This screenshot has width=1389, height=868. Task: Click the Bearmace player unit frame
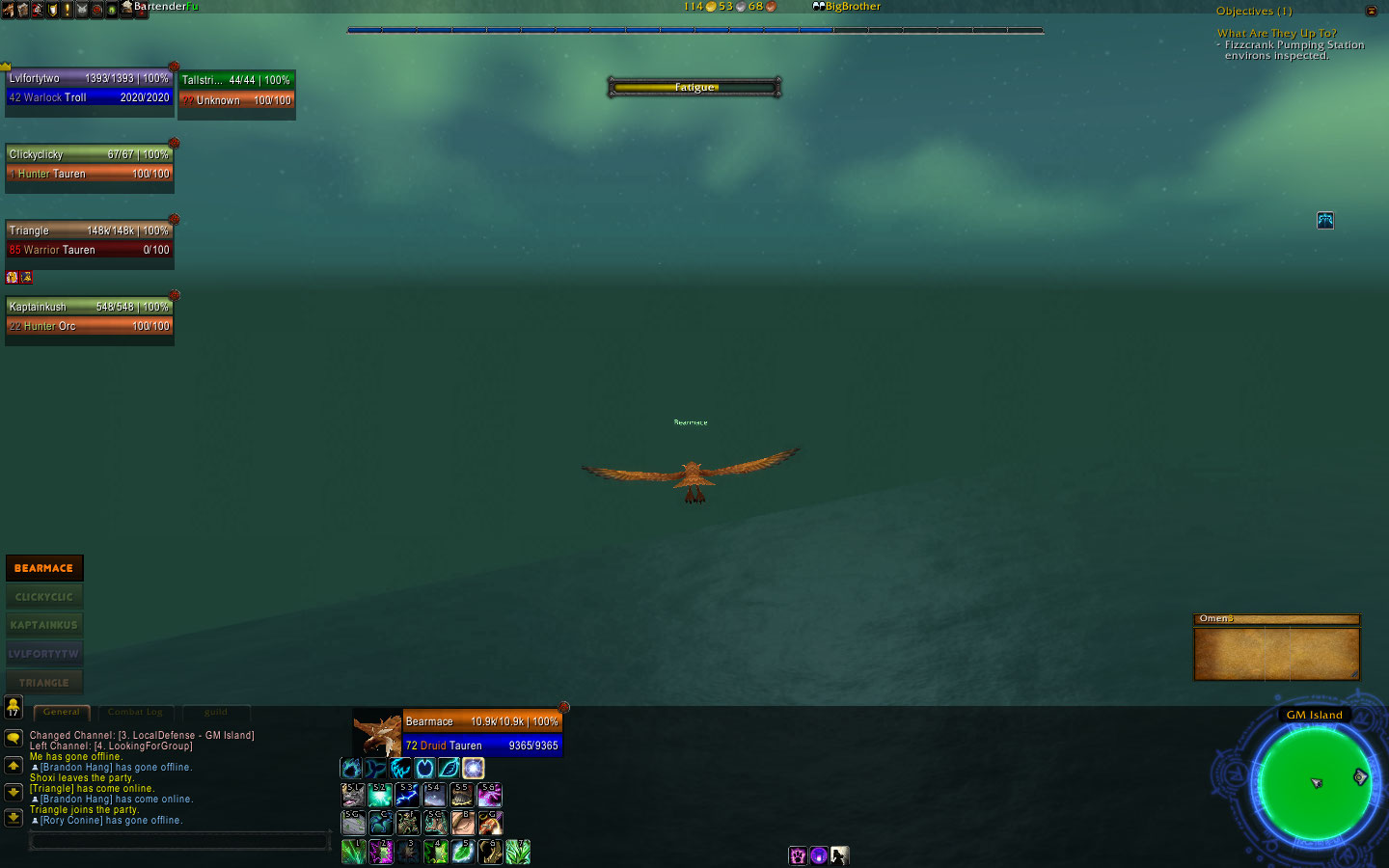(x=481, y=733)
